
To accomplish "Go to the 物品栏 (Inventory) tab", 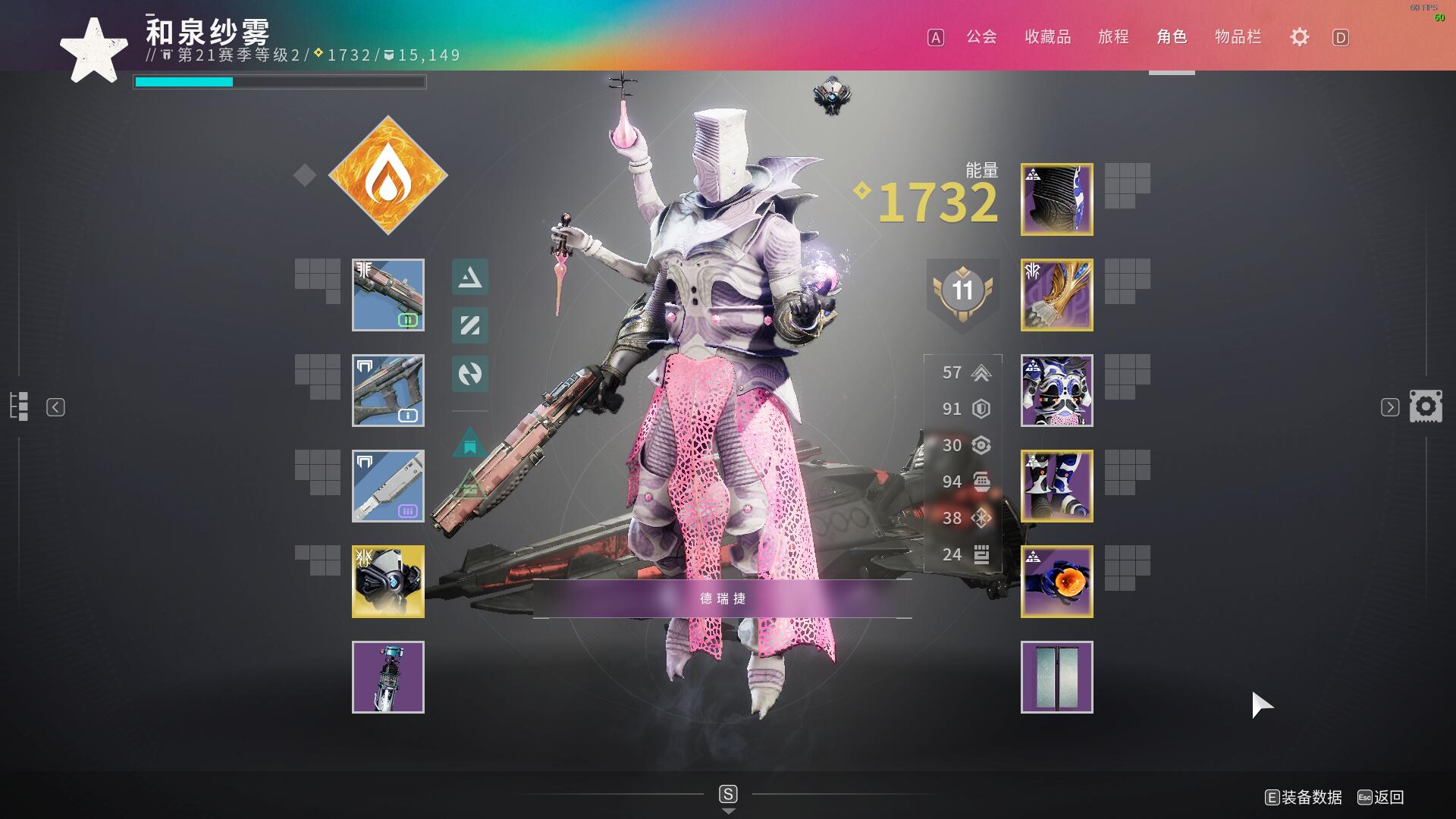I will coord(1238,37).
